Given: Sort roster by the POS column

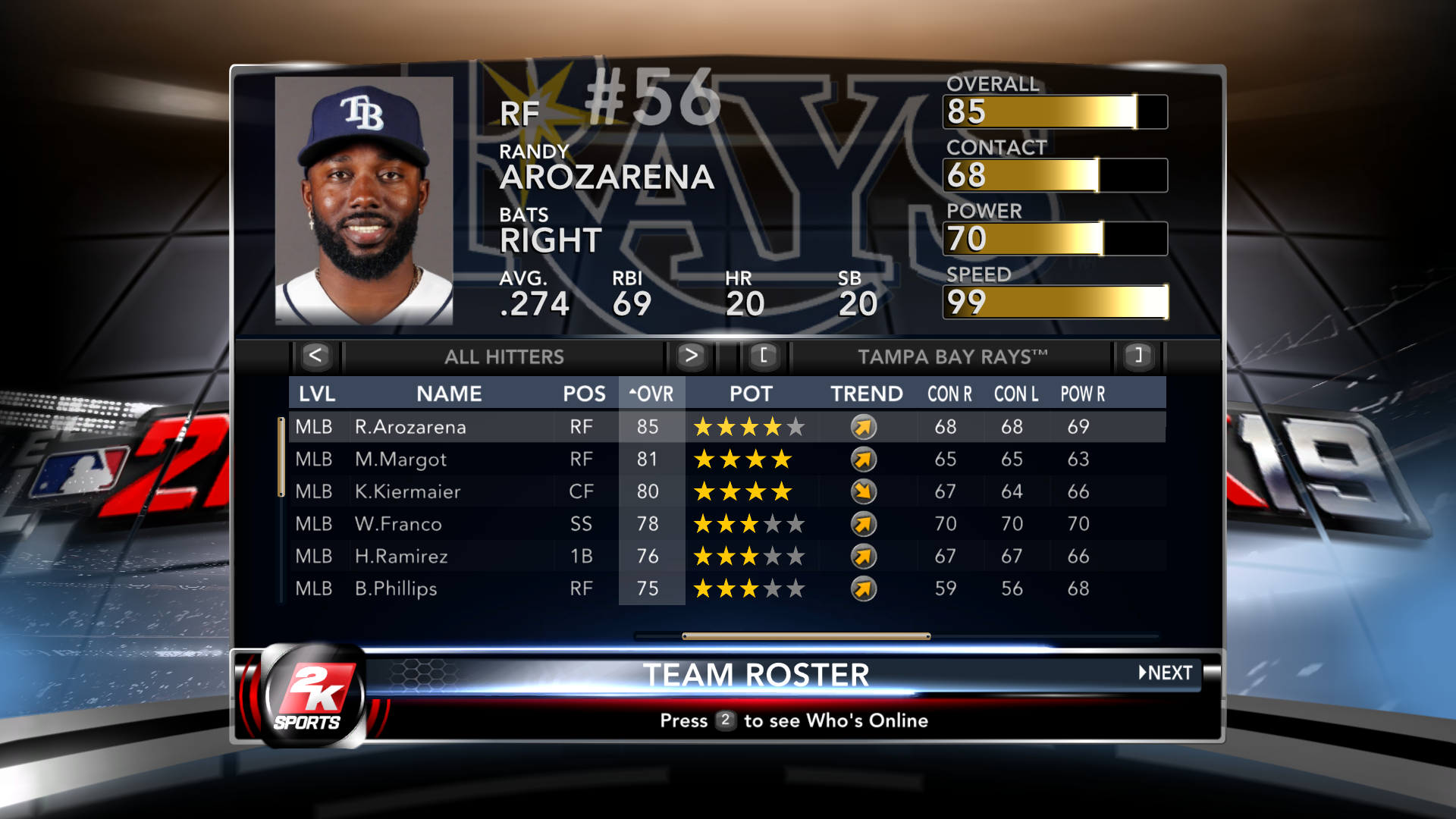Looking at the screenshot, I should pyautogui.click(x=584, y=394).
